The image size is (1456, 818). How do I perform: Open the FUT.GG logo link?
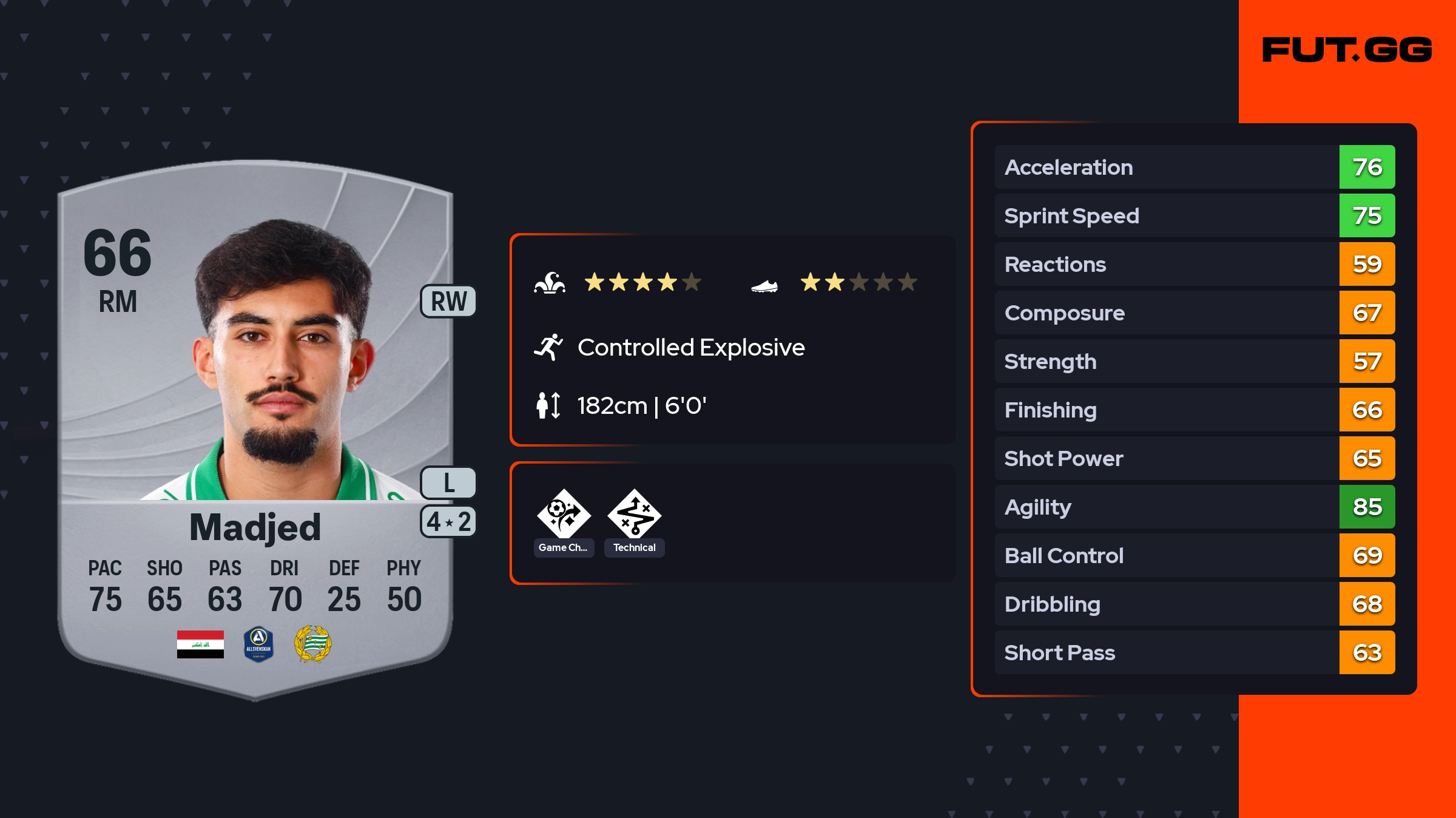(1347, 50)
